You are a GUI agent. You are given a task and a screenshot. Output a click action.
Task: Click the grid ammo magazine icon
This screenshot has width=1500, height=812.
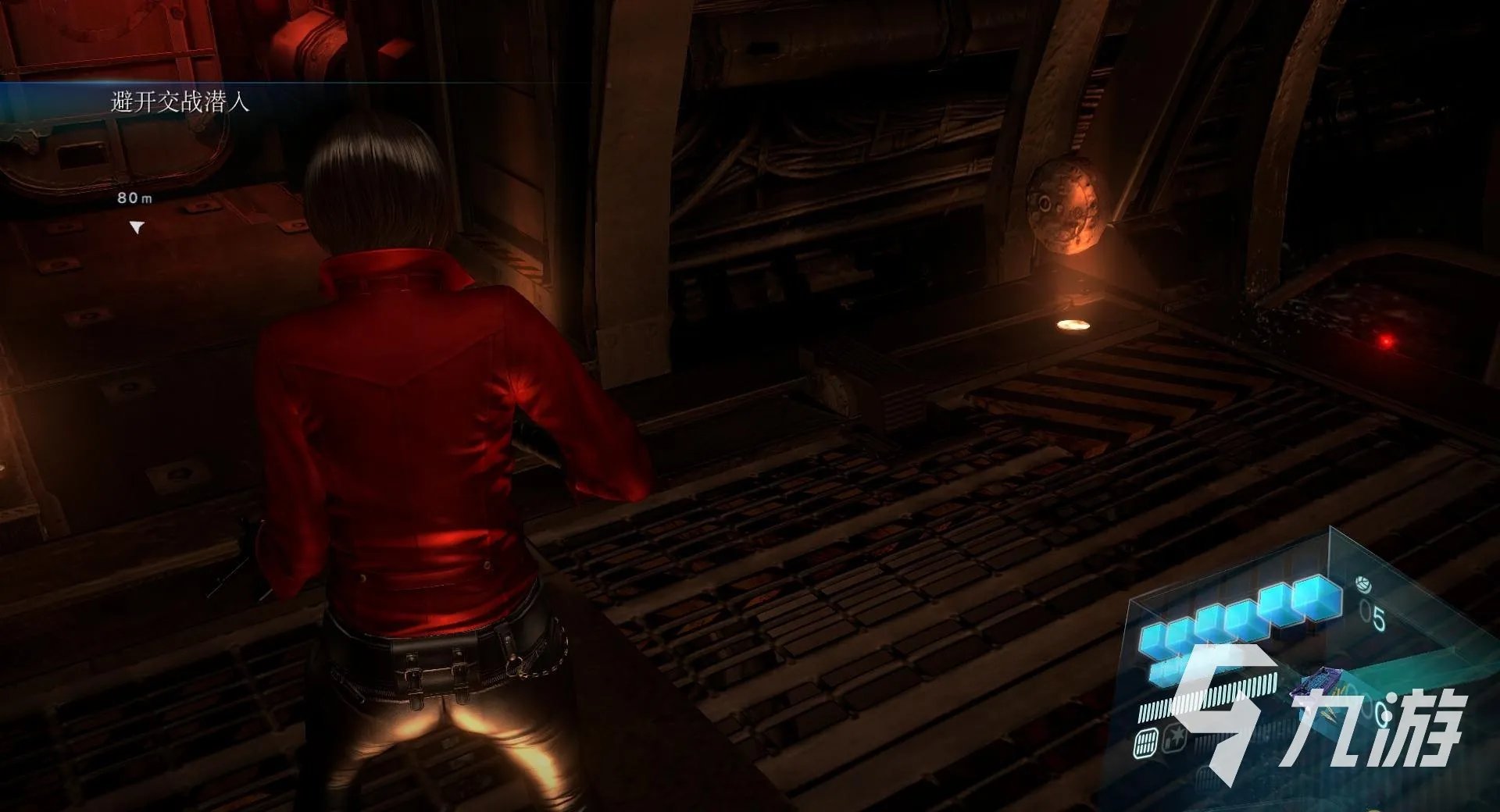[1145, 742]
